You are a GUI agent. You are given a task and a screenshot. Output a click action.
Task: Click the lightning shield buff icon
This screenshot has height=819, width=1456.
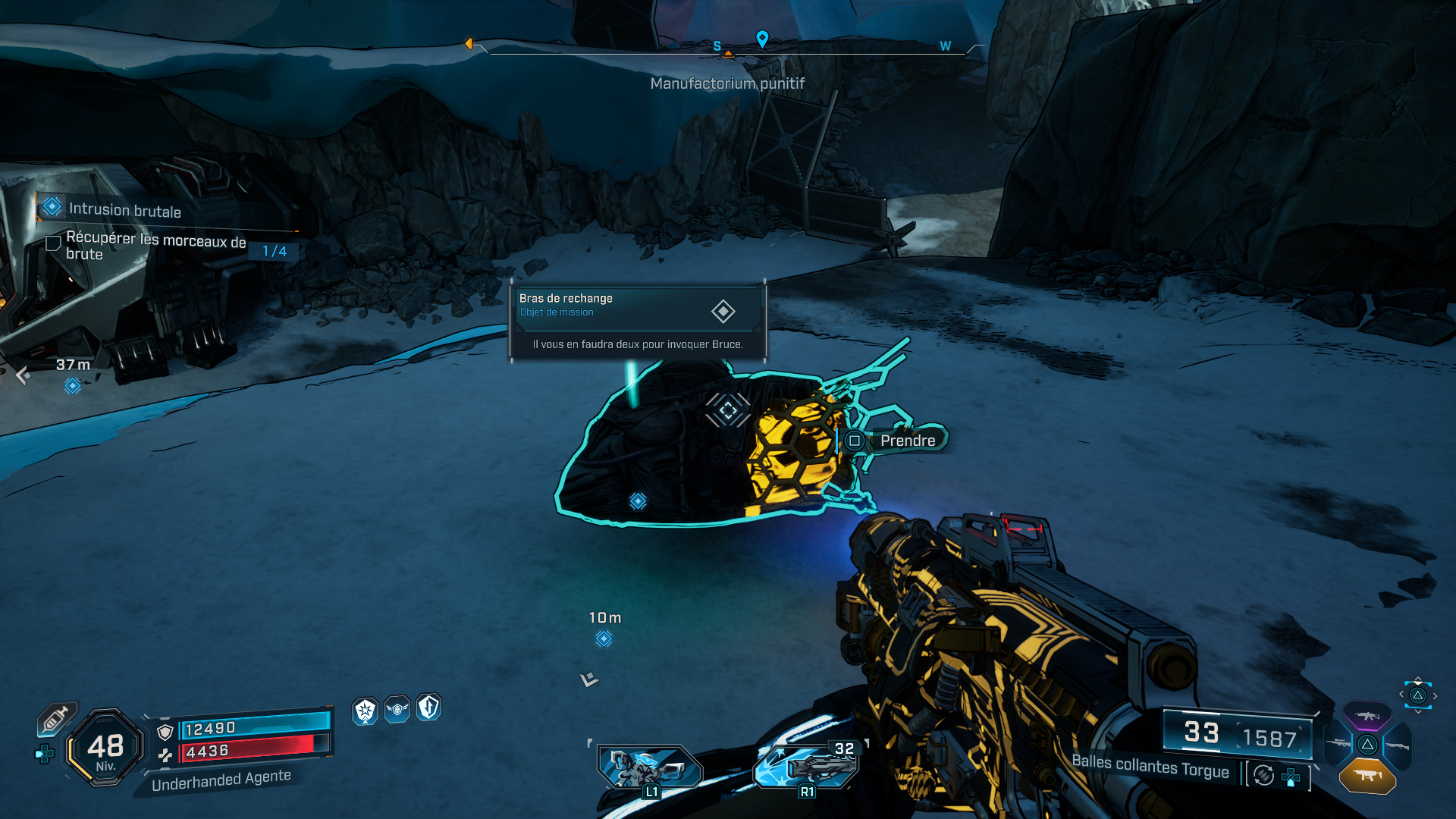[428, 708]
